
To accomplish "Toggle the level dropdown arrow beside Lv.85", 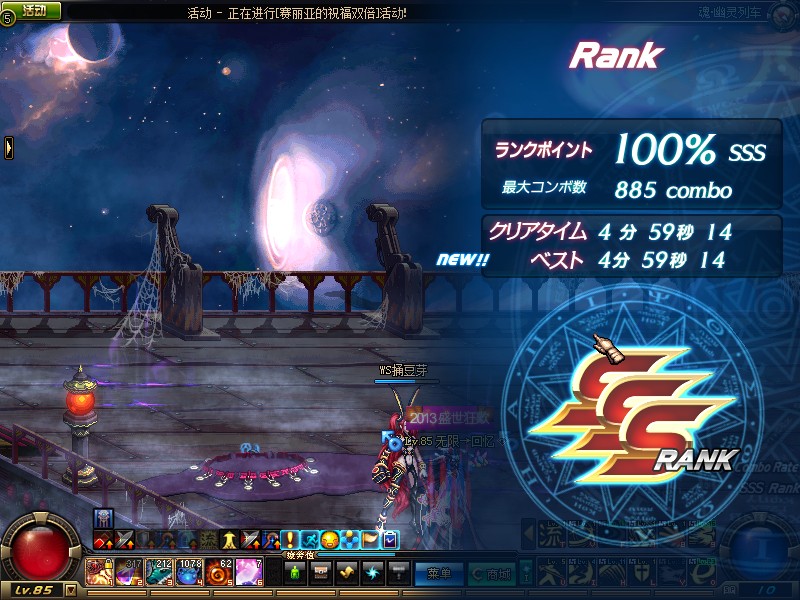I will (x=70, y=590).
